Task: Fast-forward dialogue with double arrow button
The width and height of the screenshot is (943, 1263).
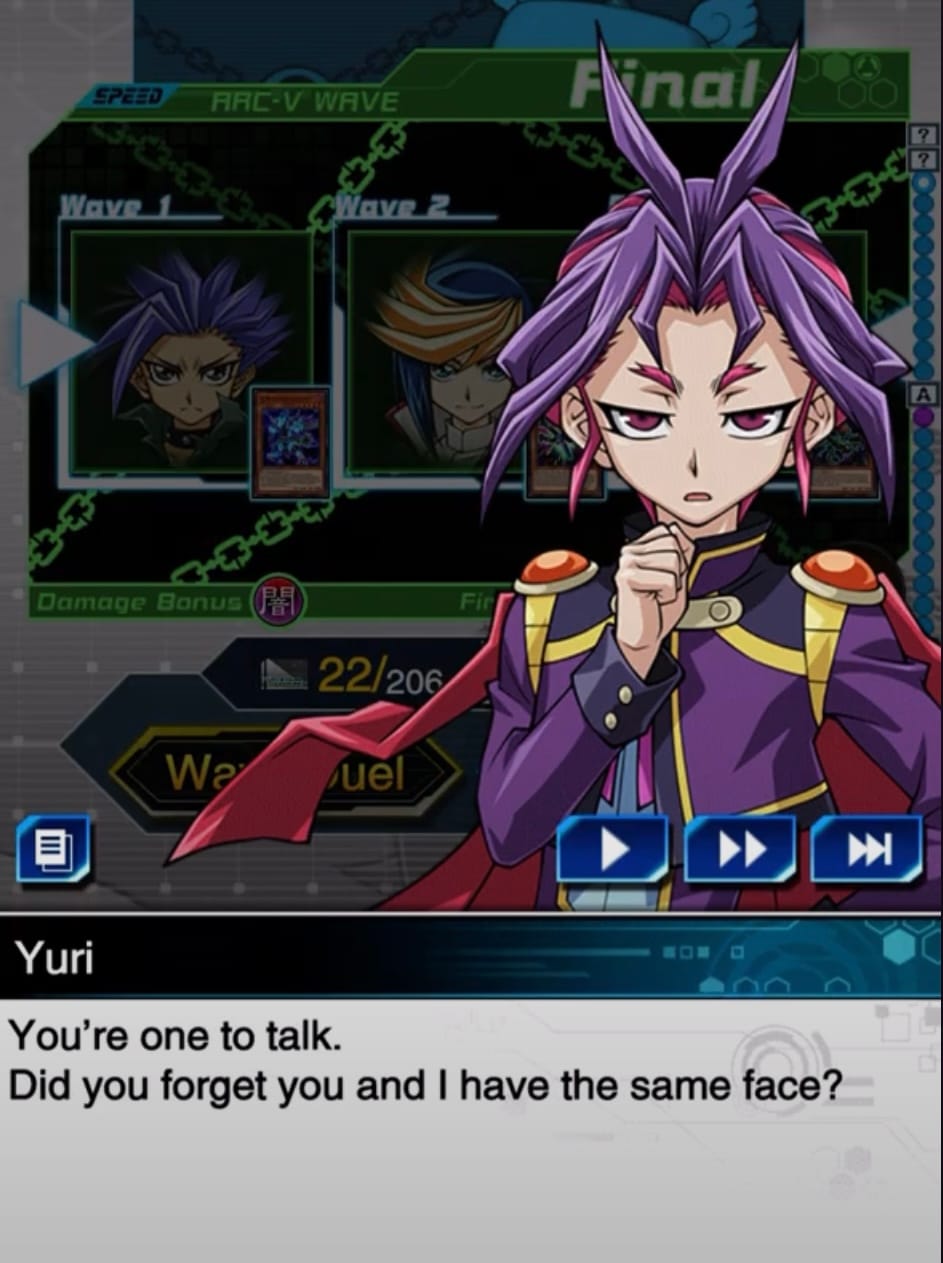Action: [x=741, y=849]
